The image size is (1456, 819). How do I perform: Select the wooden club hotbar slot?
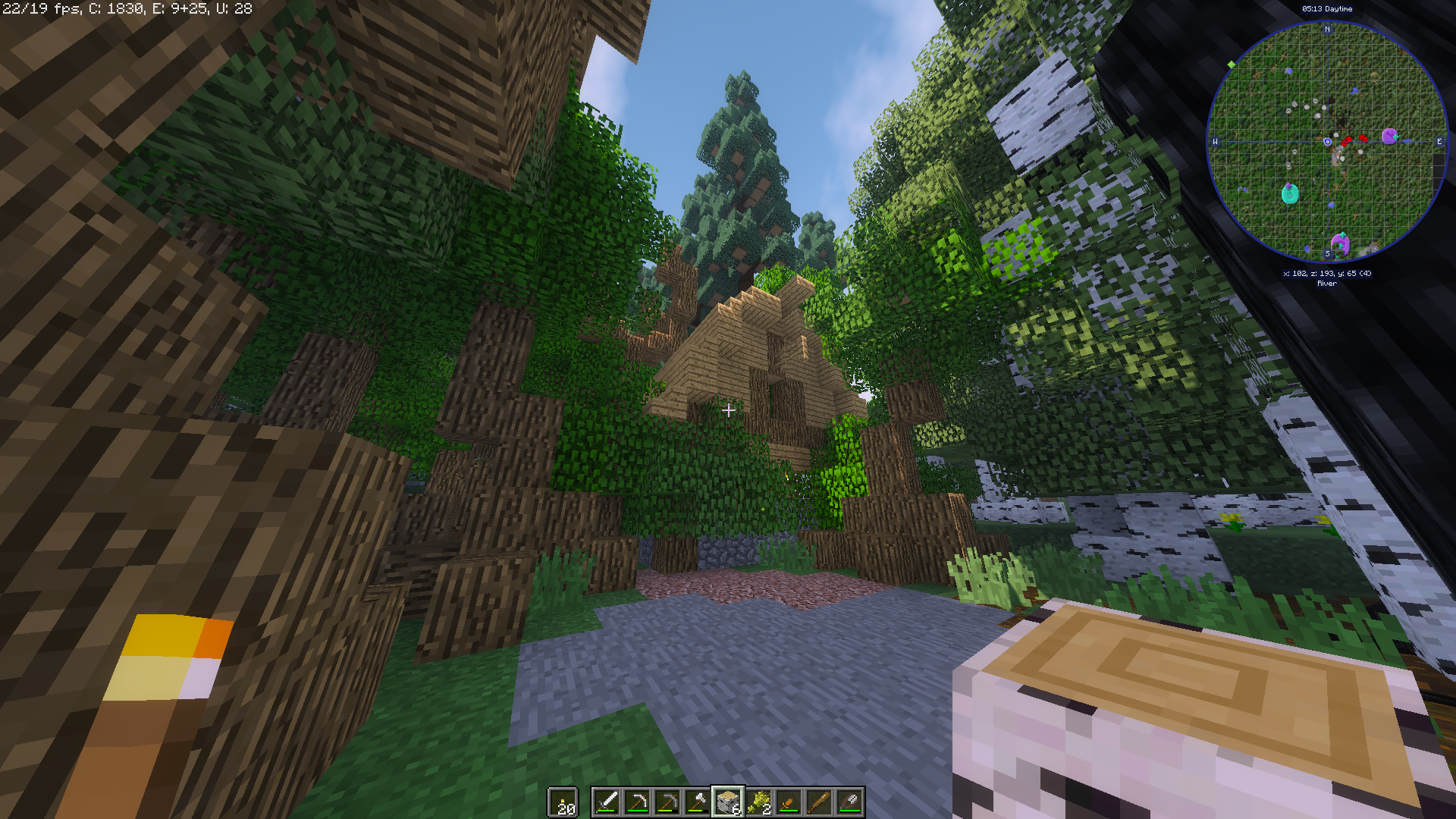click(820, 802)
